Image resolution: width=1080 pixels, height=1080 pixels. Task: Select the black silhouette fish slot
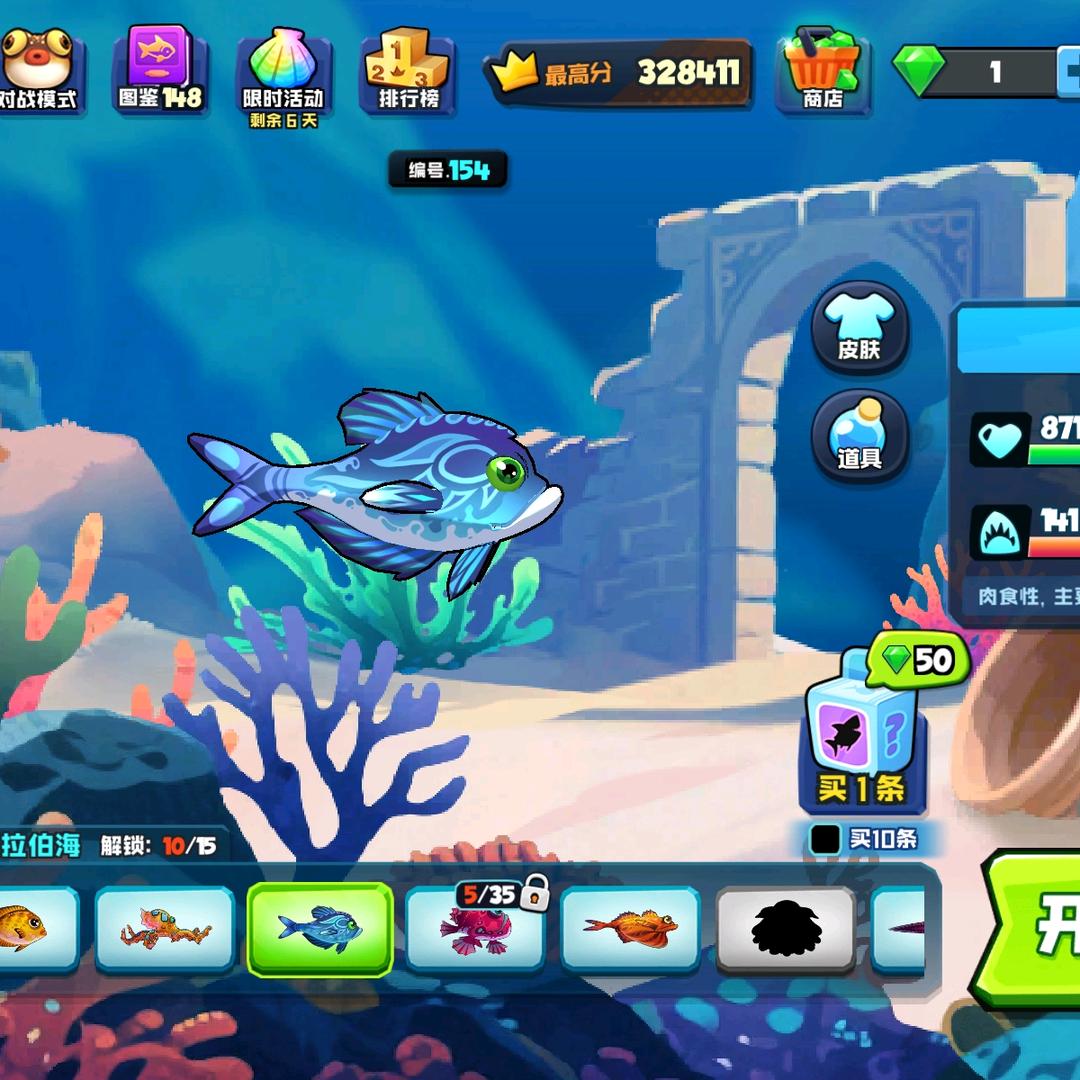click(x=785, y=928)
